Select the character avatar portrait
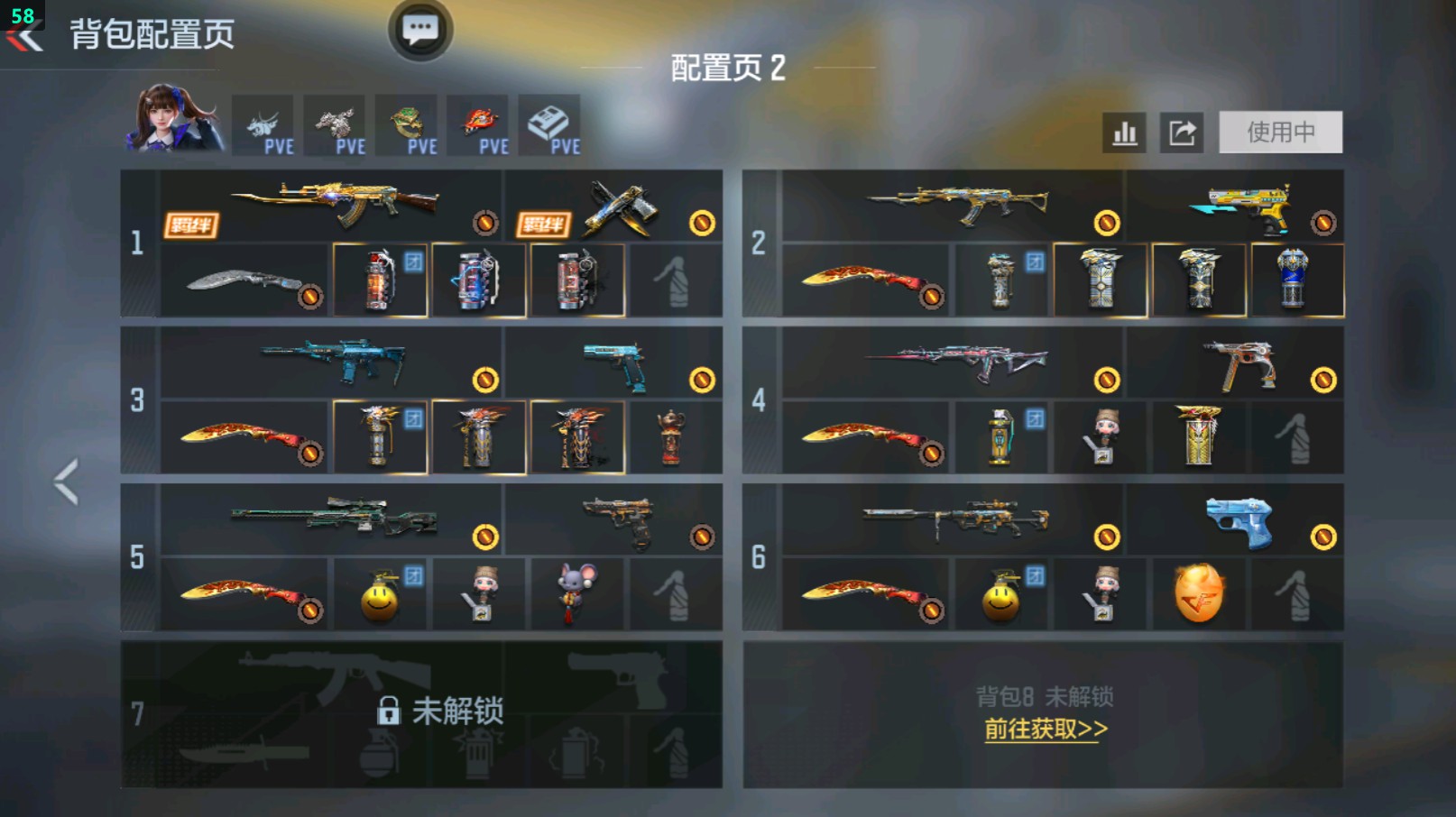 click(167, 122)
